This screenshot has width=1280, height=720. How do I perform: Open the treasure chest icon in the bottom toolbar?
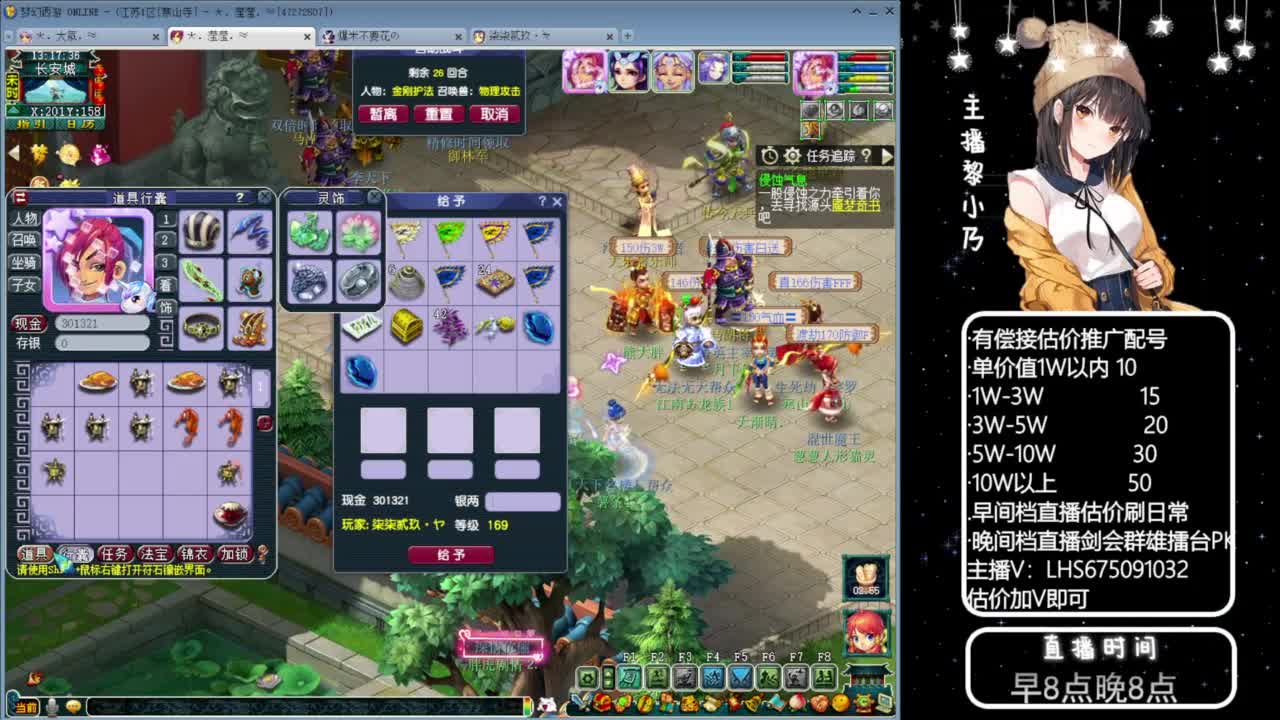point(603,702)
